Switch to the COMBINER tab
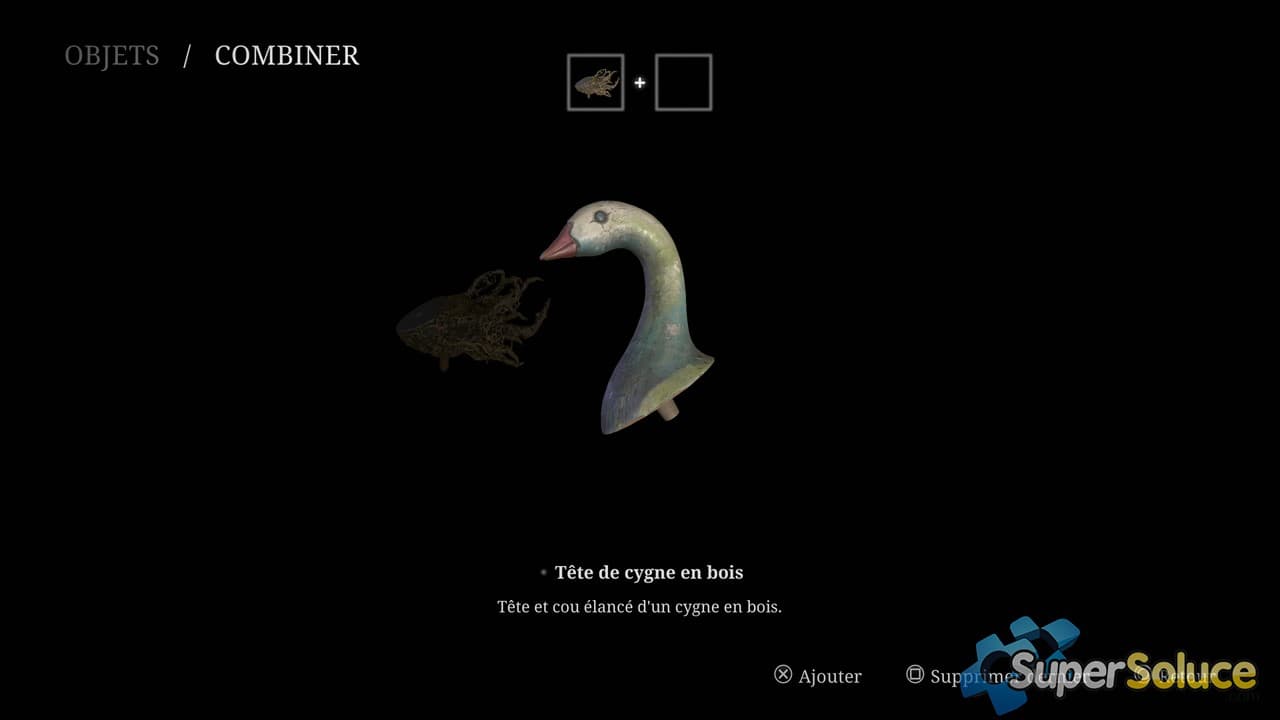The height and width of the screenshot is (720, 1280). pos(287,56)
